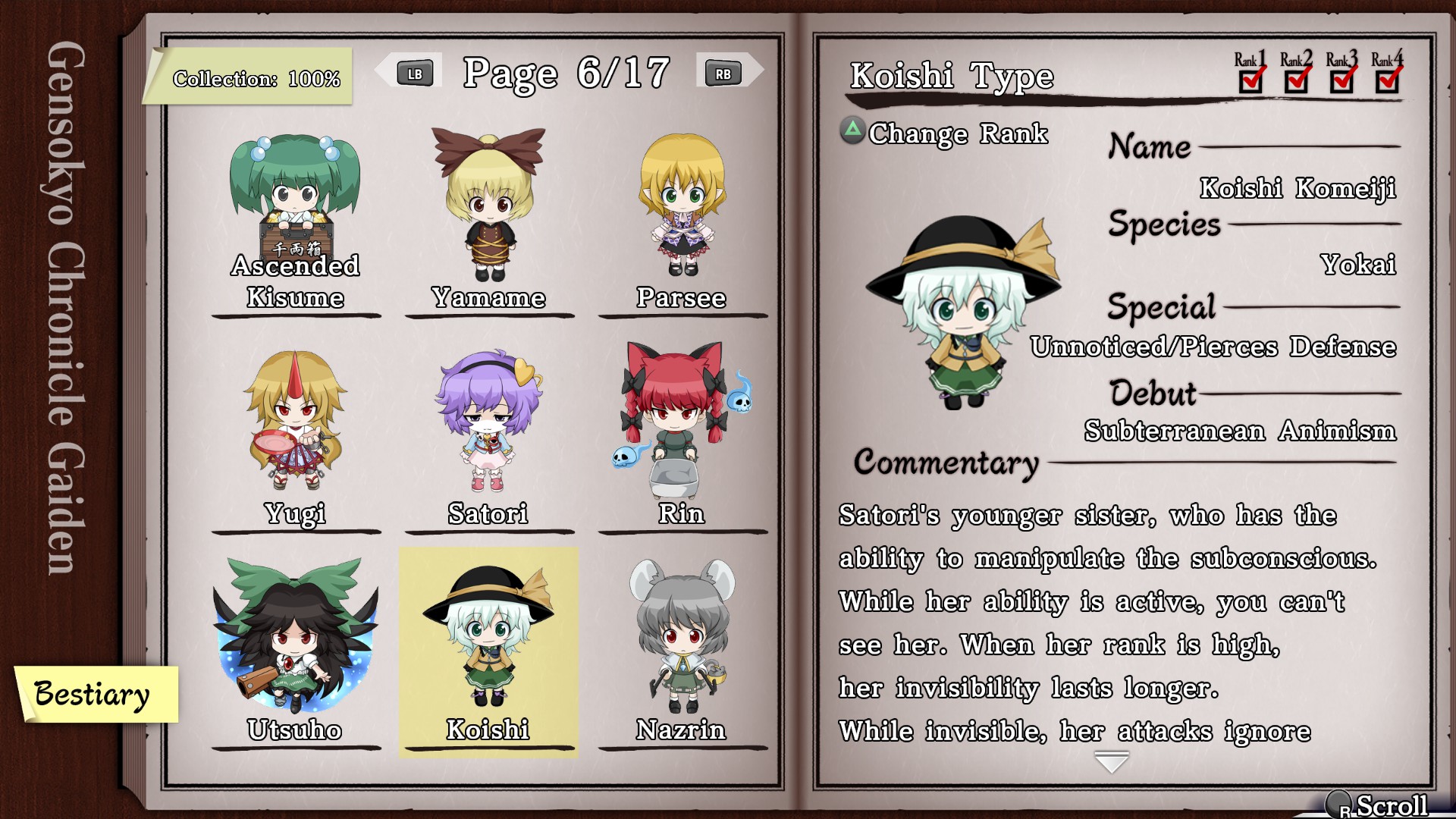Select the Utsuho character portrait
Image resolution: width=1456 pixels, height=819 pixels.
click(294, 637)
